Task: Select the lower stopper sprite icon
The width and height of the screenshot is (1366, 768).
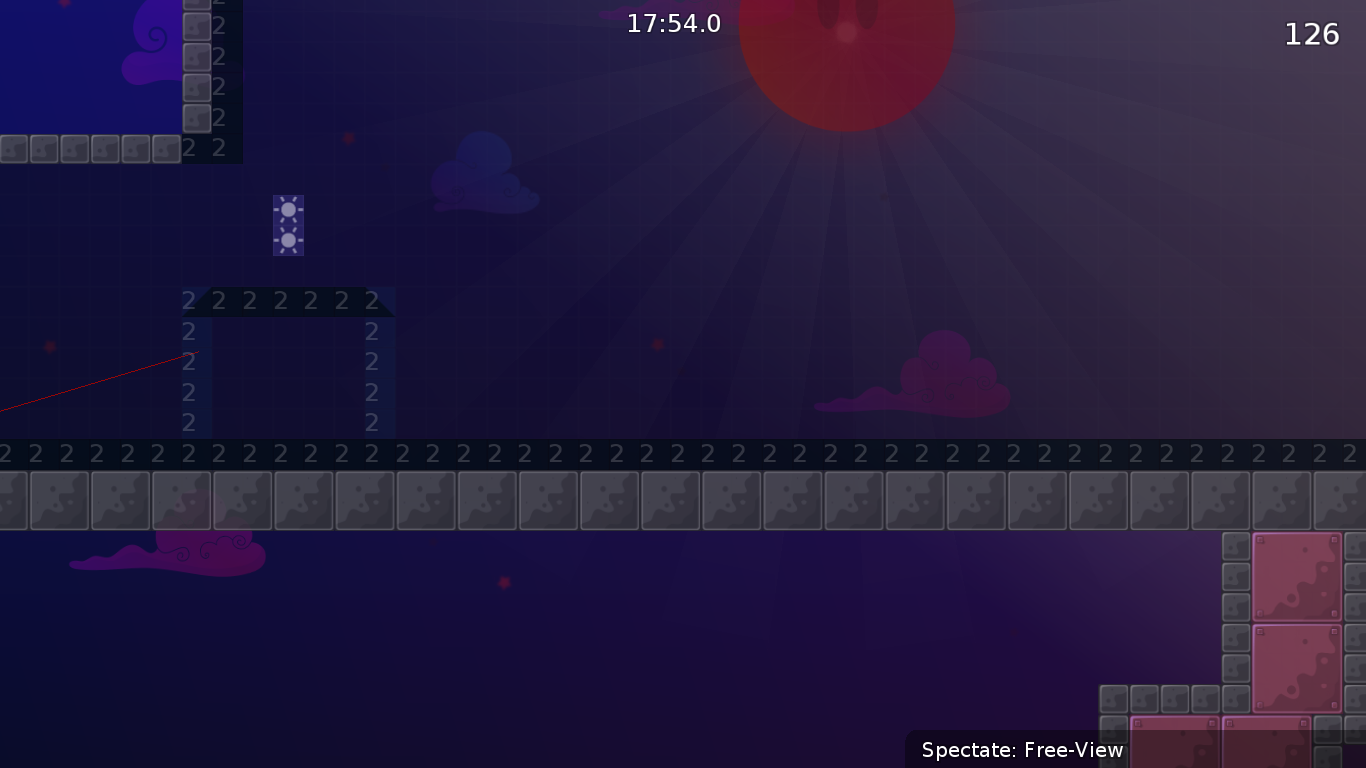Action: 289,240
